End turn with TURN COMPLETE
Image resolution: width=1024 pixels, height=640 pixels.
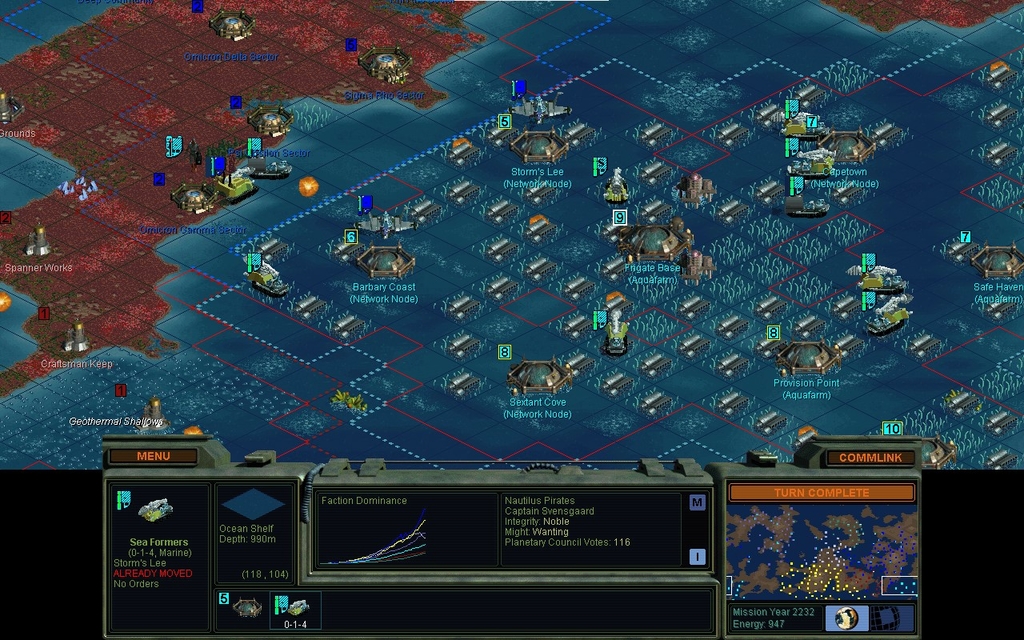(821, 493)
